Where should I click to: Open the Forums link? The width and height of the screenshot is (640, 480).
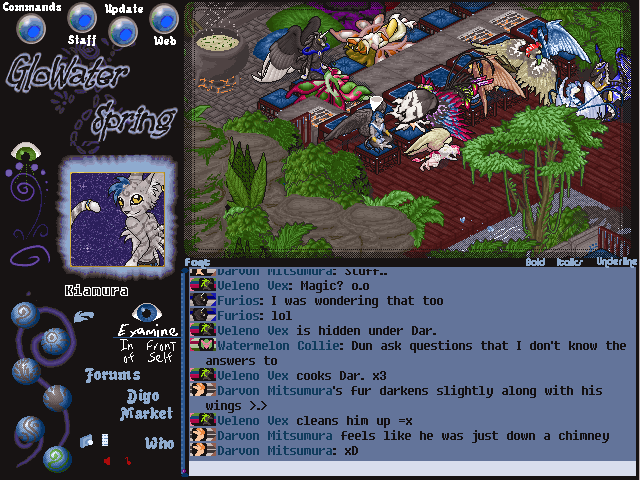113,376
